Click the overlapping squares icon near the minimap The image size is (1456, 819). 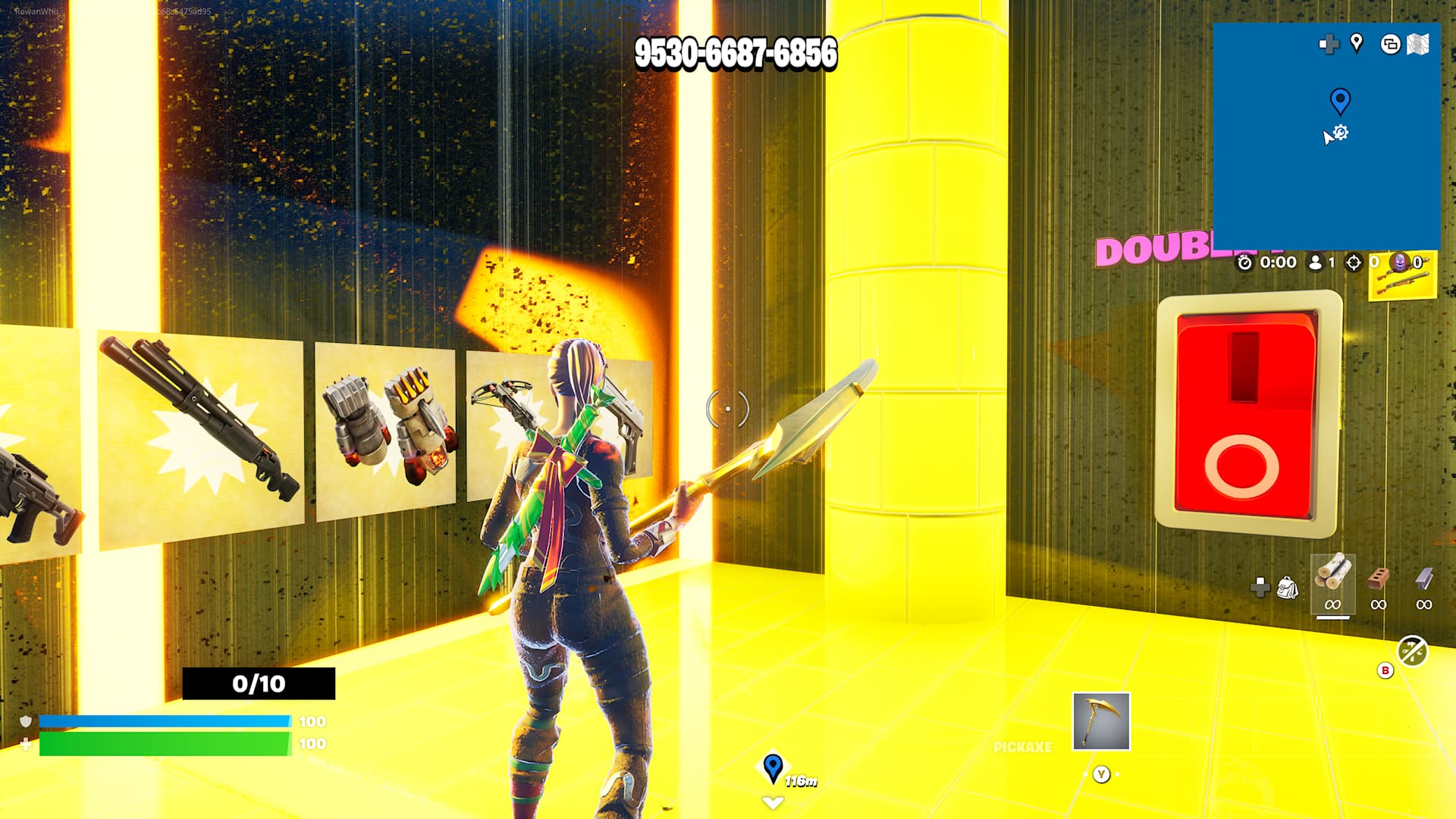tap(1389, 44)
